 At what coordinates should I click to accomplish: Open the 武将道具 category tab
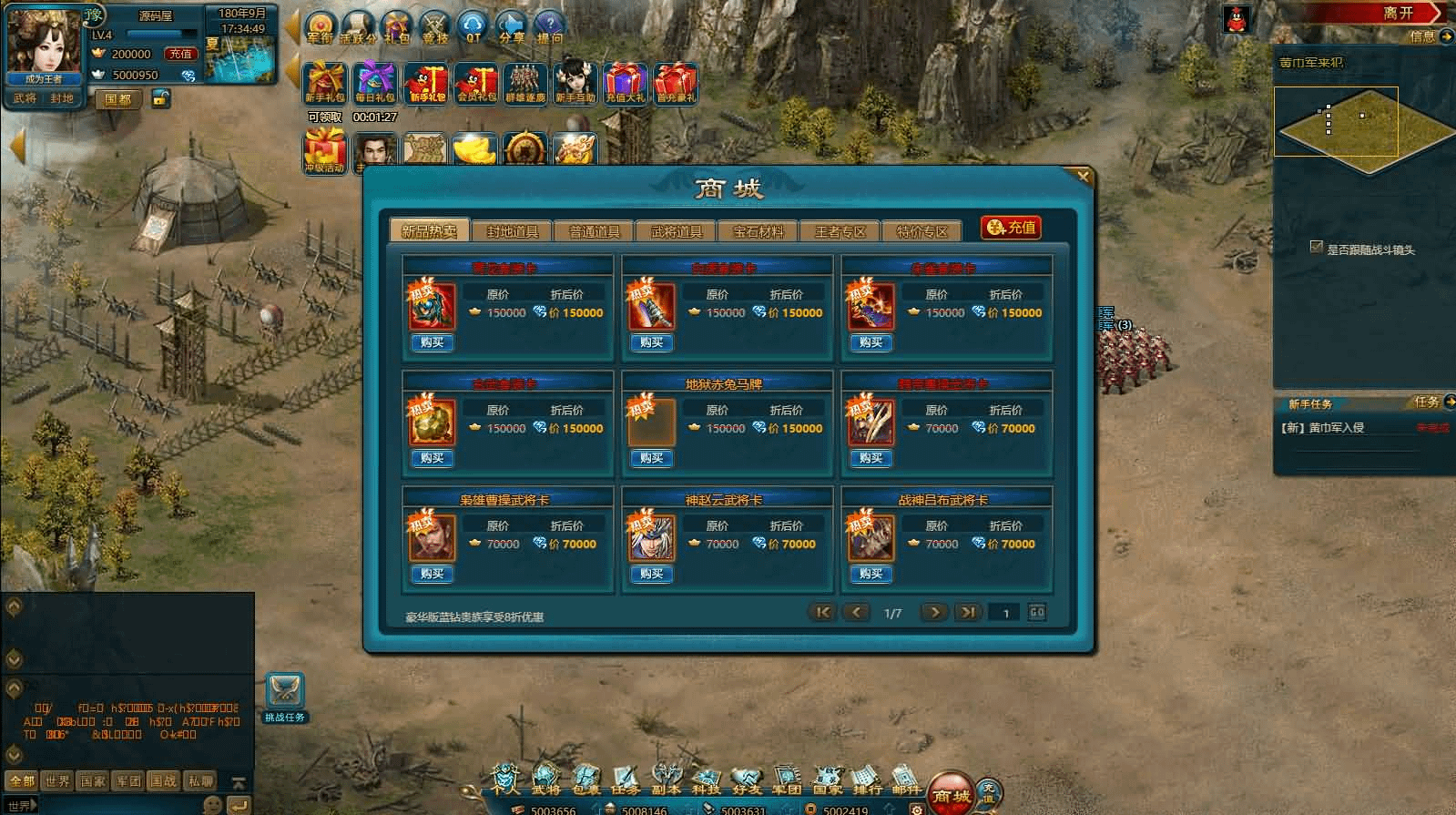tap(676, 231)
